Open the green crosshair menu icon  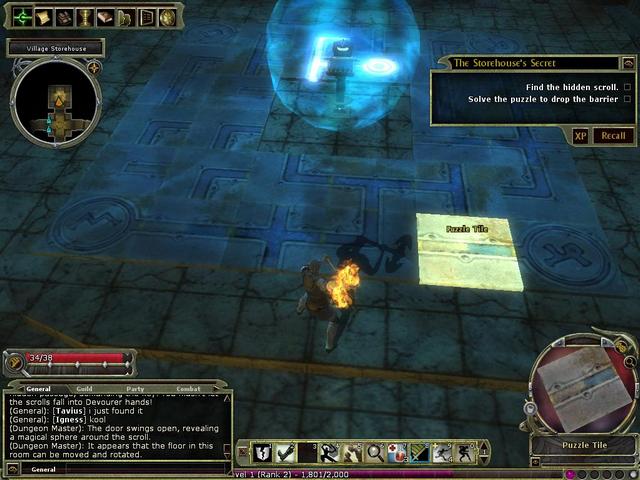[x=21, y=16]
